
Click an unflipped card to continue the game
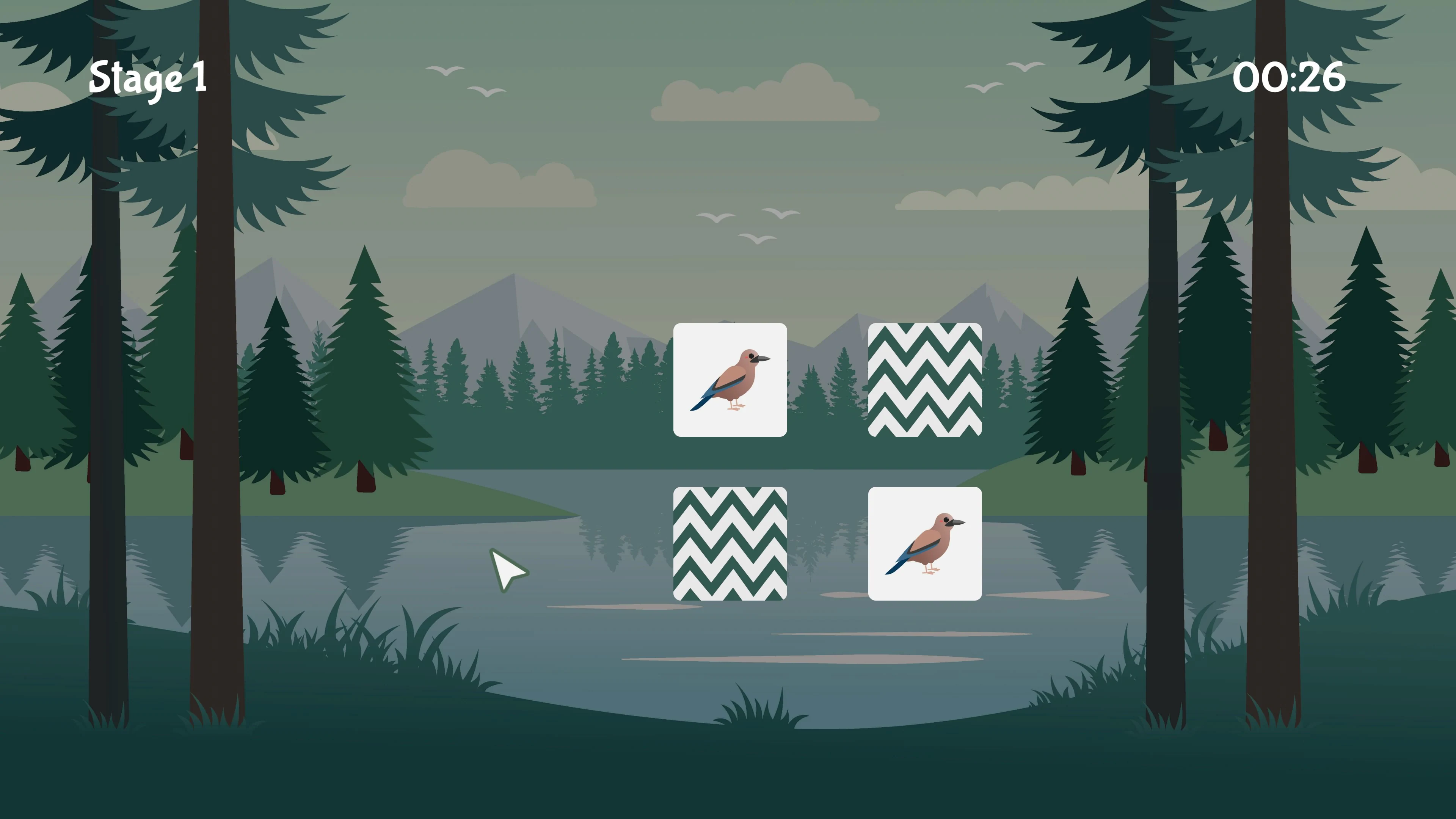[x=730, y=544]
